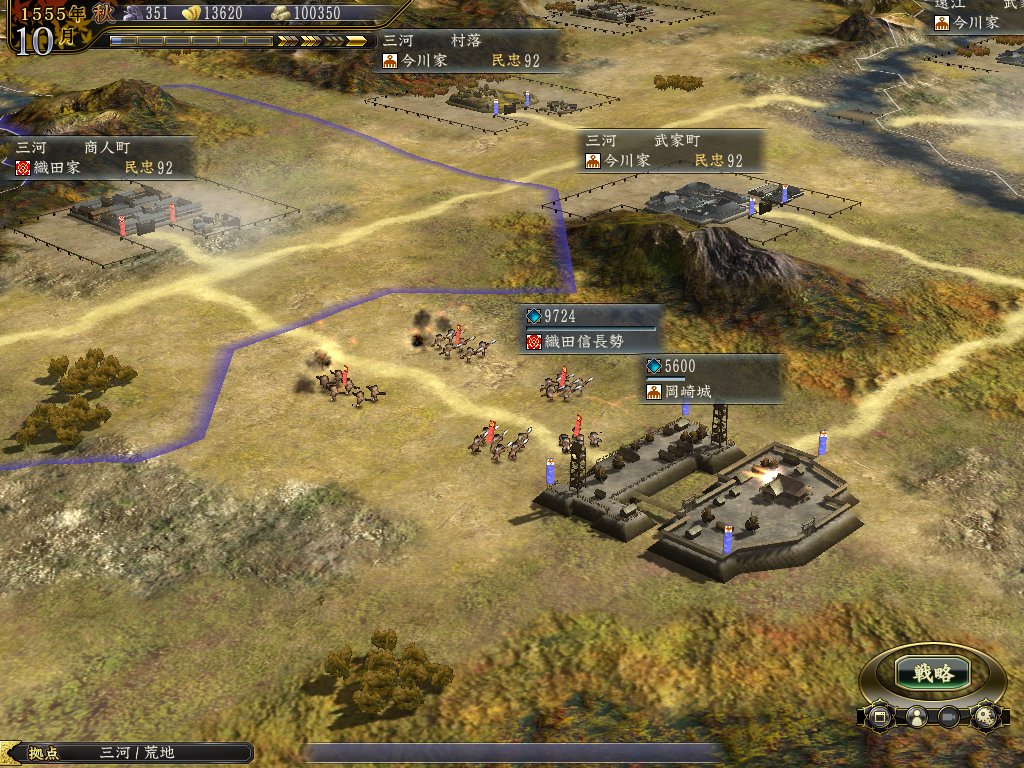Open the 戦略 strategy menu

coord(932,673)
